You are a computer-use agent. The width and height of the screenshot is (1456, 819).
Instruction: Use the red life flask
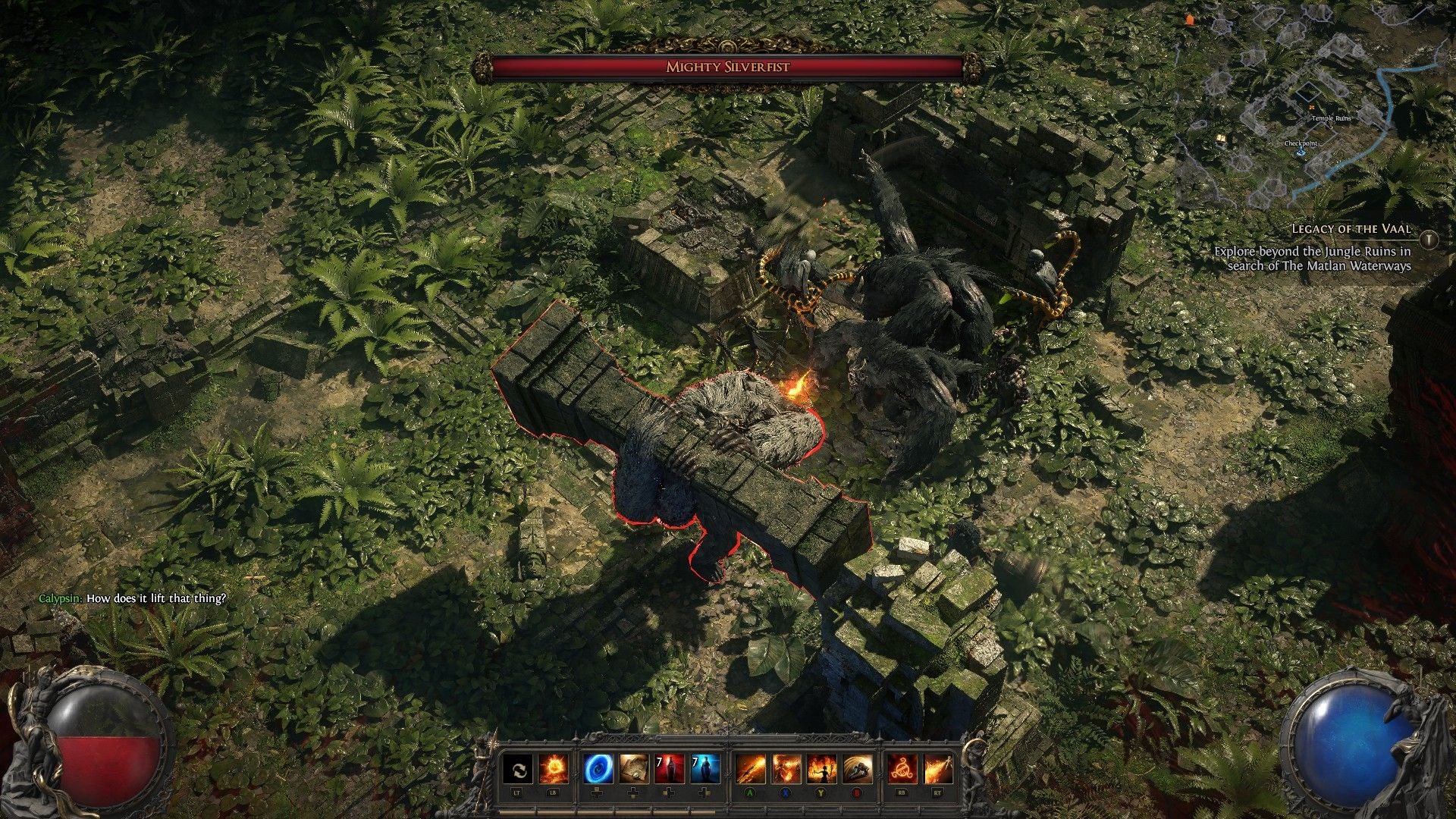pos(670,768)
